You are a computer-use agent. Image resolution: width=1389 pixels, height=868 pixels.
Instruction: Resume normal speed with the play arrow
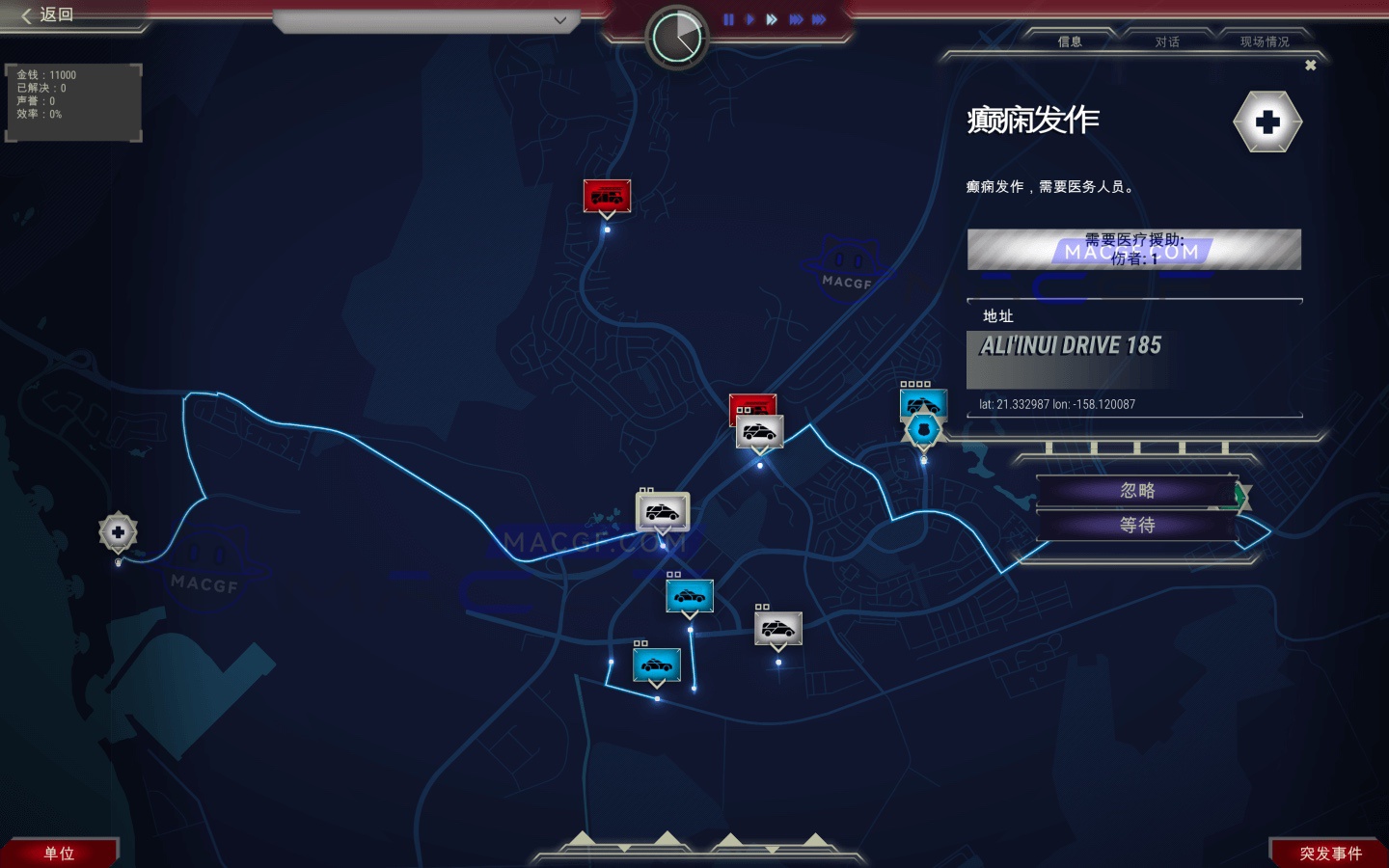[x=750, y=19]
